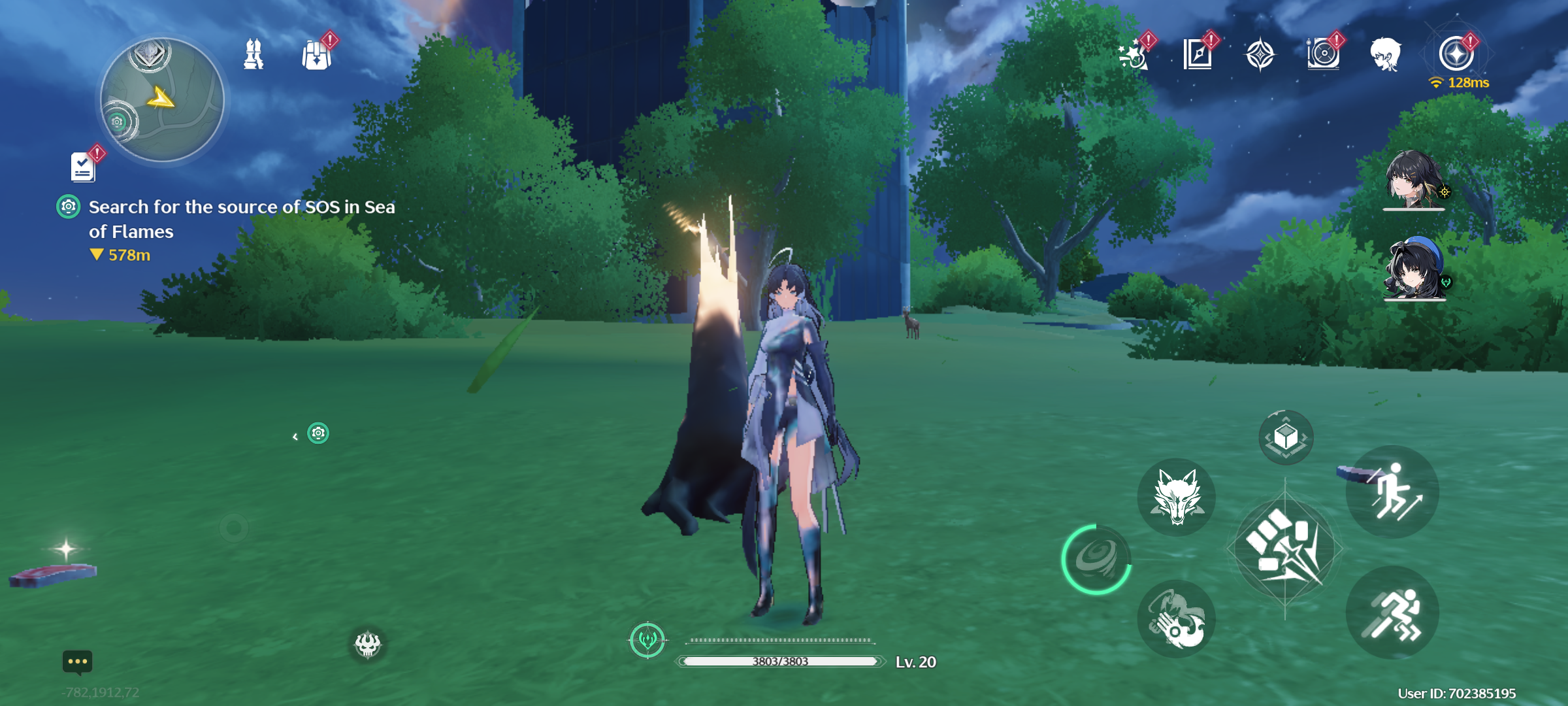Click the skull-shaped icon near the bottom
The width and height of the screenshot is (1568, 706).
point(368,645)
